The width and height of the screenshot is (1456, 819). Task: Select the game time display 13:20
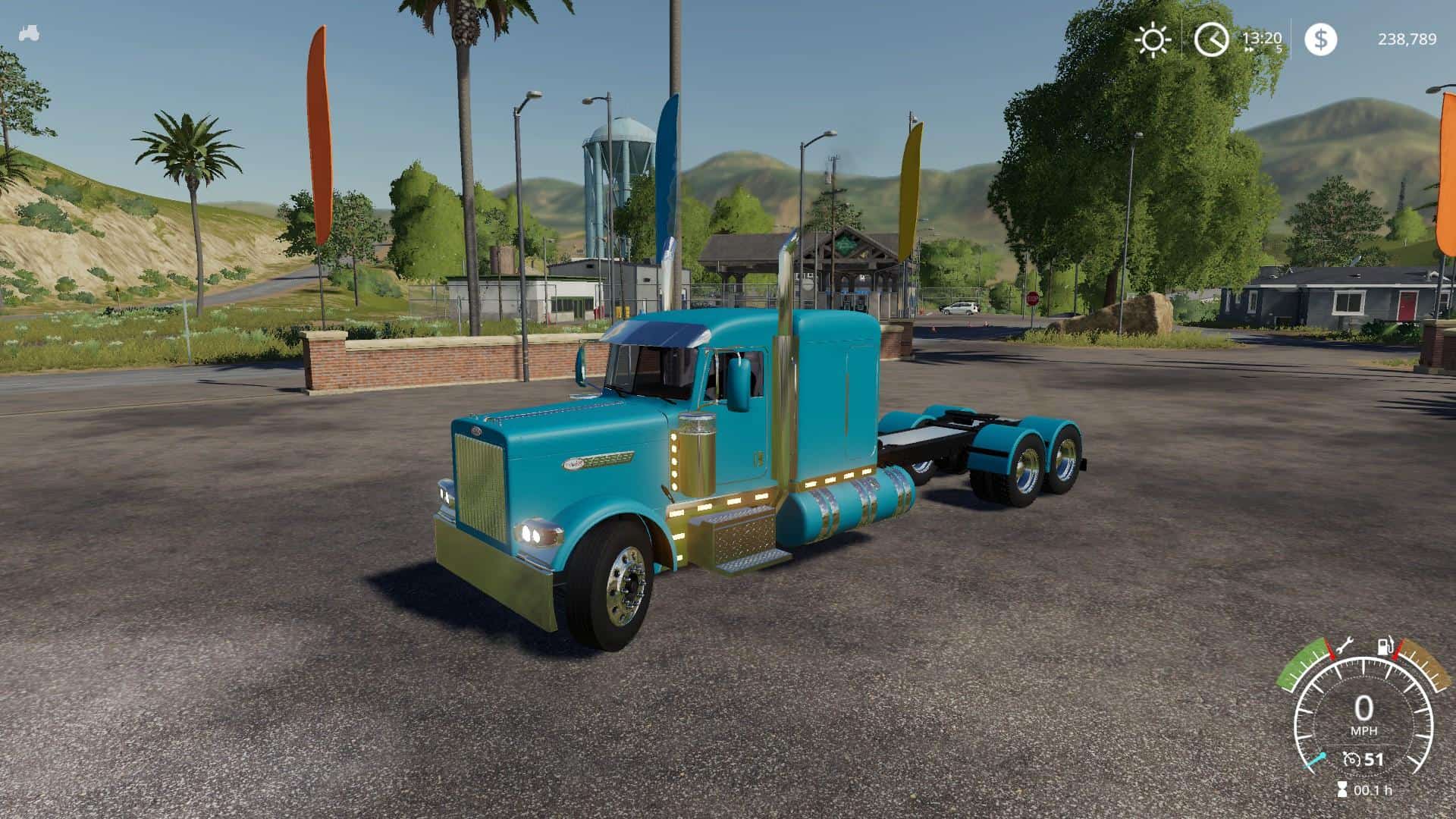[1262, 38]
